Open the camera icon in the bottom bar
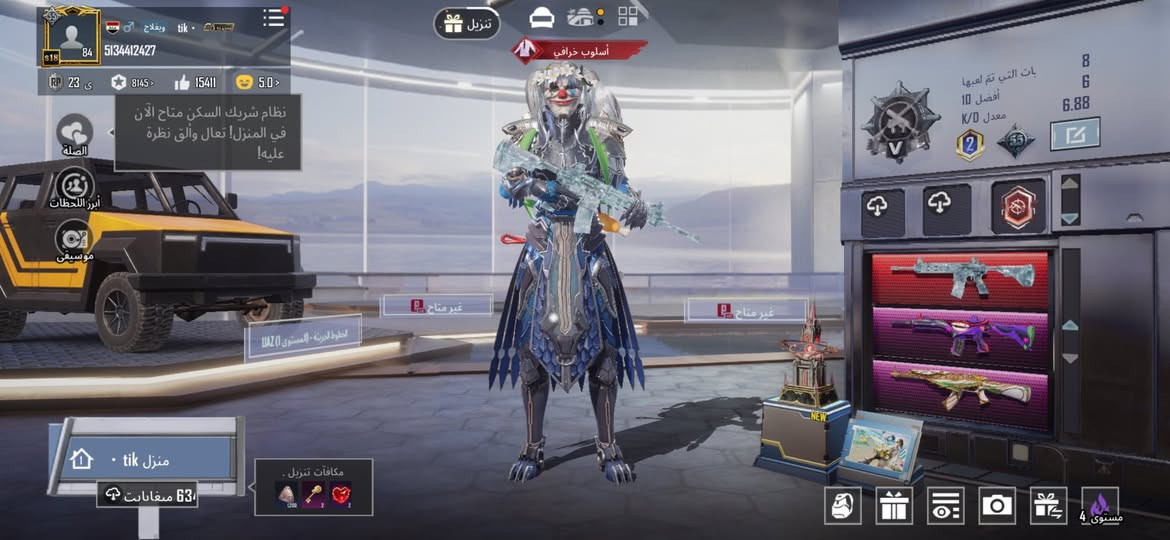The height and width of the screenshot is (540, 1170). point(996,506)
